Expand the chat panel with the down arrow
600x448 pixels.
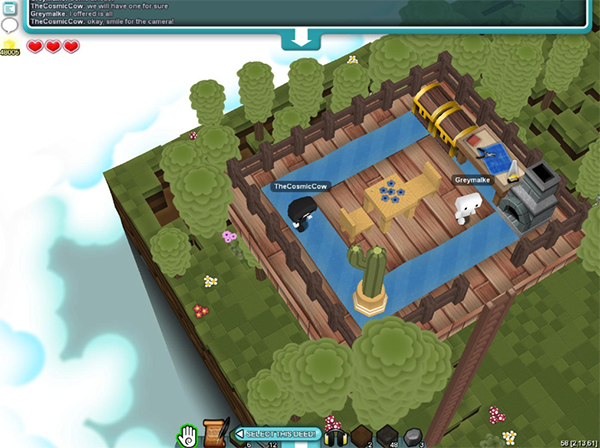[x=300, y=39]
